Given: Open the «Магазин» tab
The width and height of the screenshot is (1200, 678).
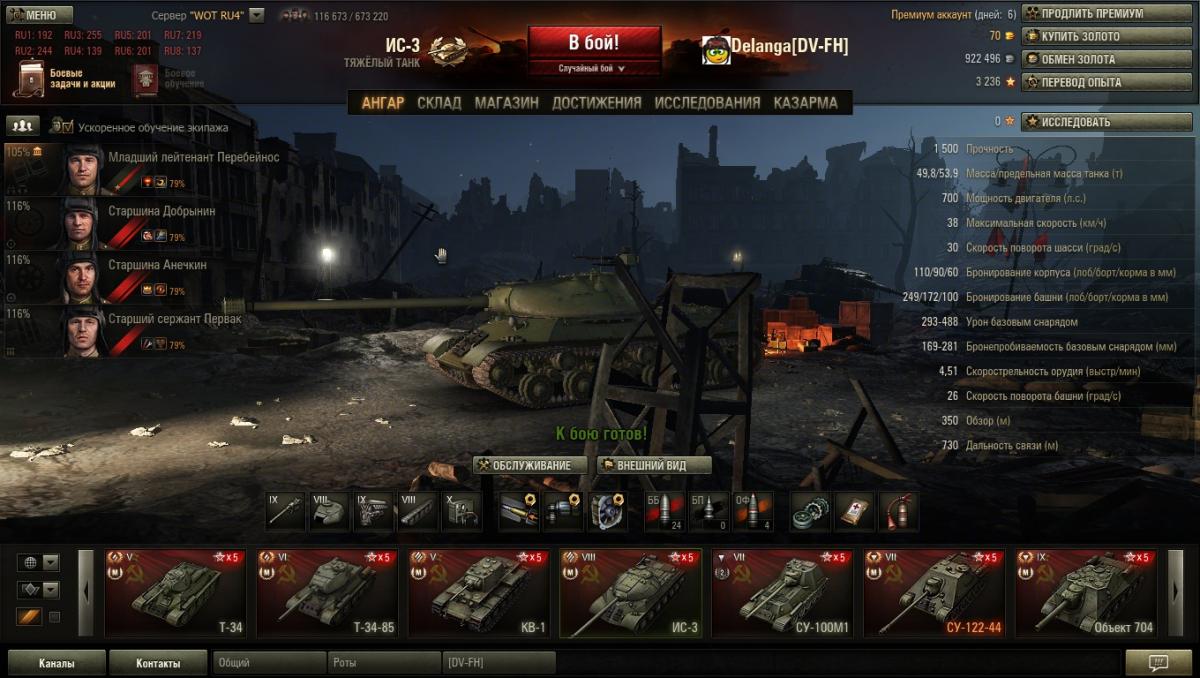Looking at the screenshot, I should click(x=506, y=102).
